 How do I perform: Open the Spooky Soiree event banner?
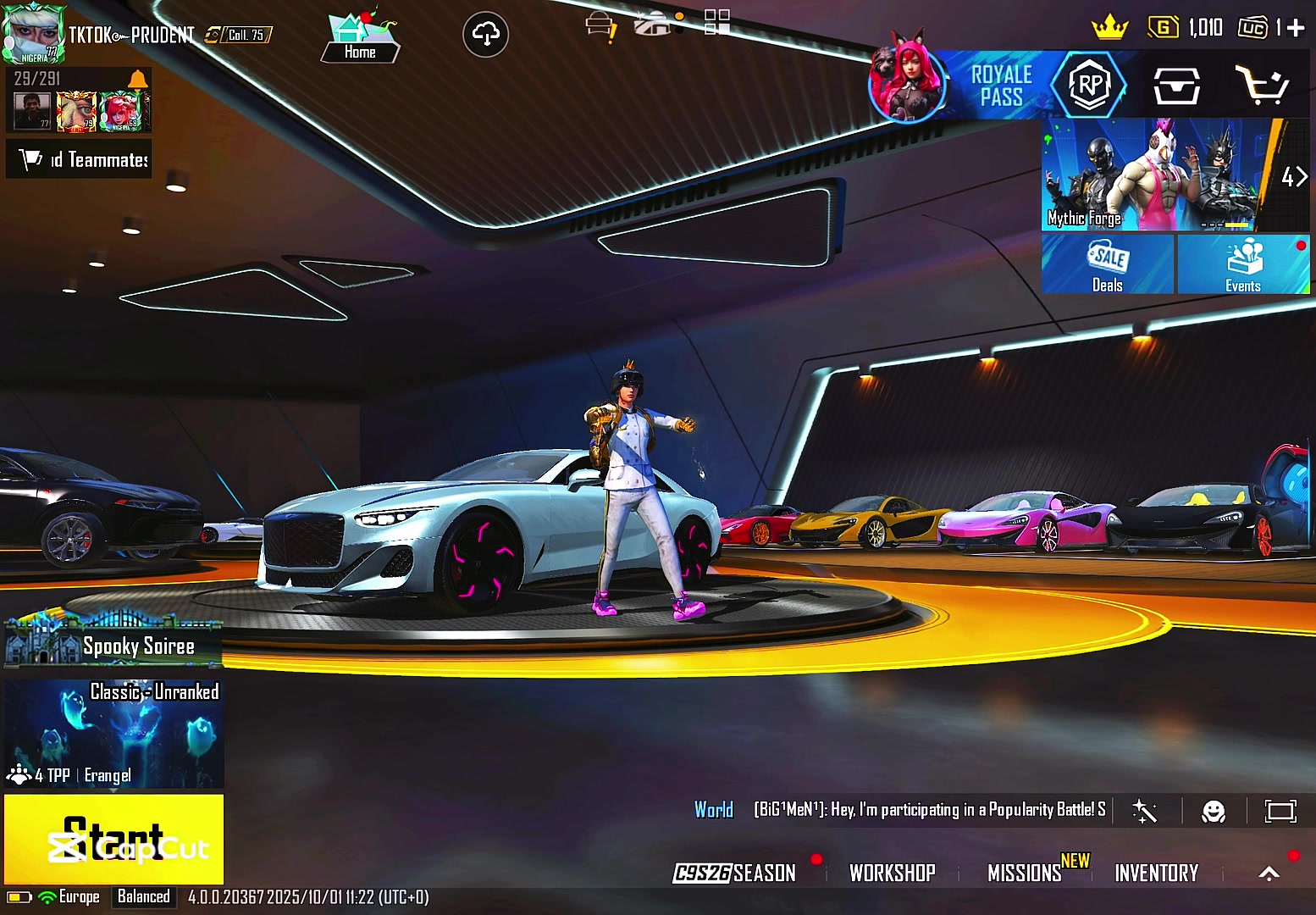point(113,645)
